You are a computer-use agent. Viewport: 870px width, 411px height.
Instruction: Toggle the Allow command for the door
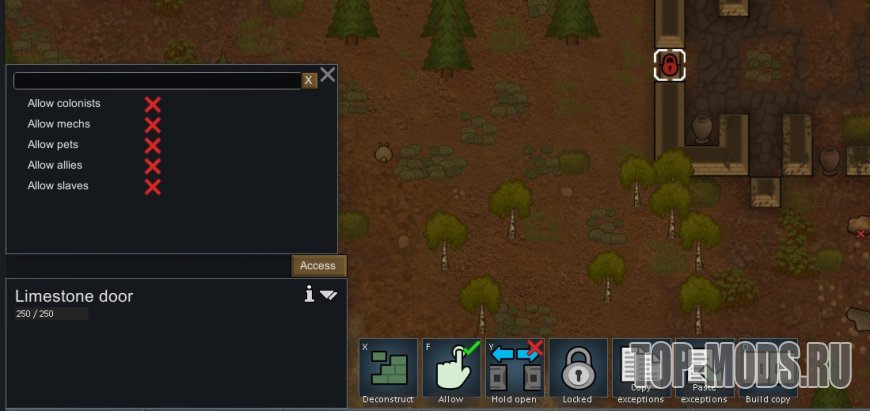(451, 368)
